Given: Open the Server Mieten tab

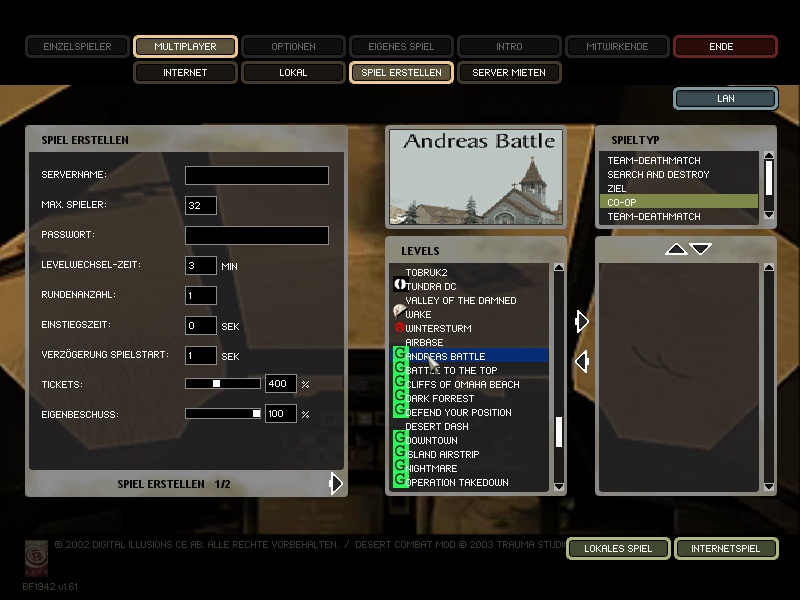Looking at the screenshot, I should pos(509,72).
